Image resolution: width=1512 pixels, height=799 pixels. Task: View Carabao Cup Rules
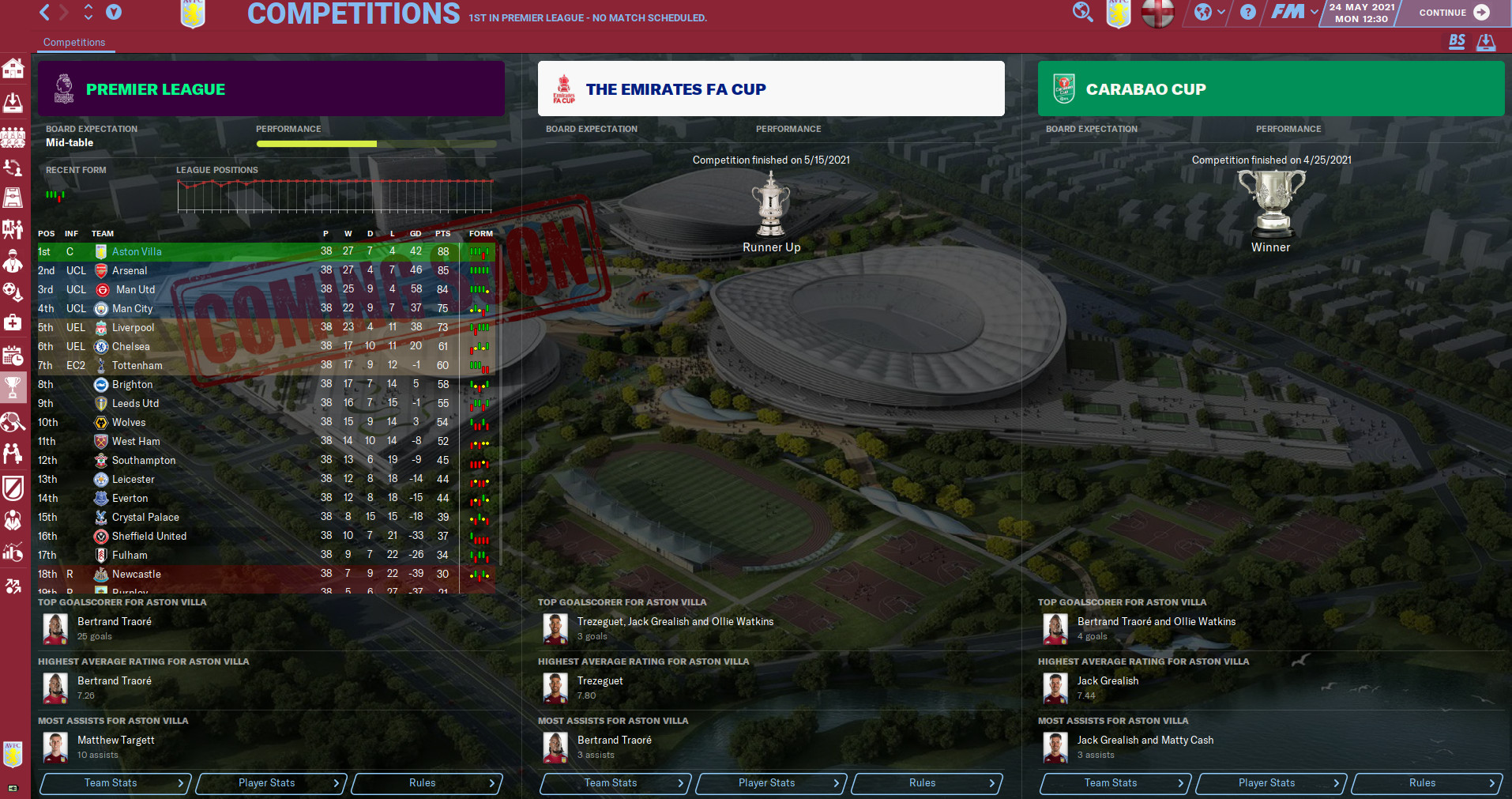pyautogui.click(x=1426, y=783)
